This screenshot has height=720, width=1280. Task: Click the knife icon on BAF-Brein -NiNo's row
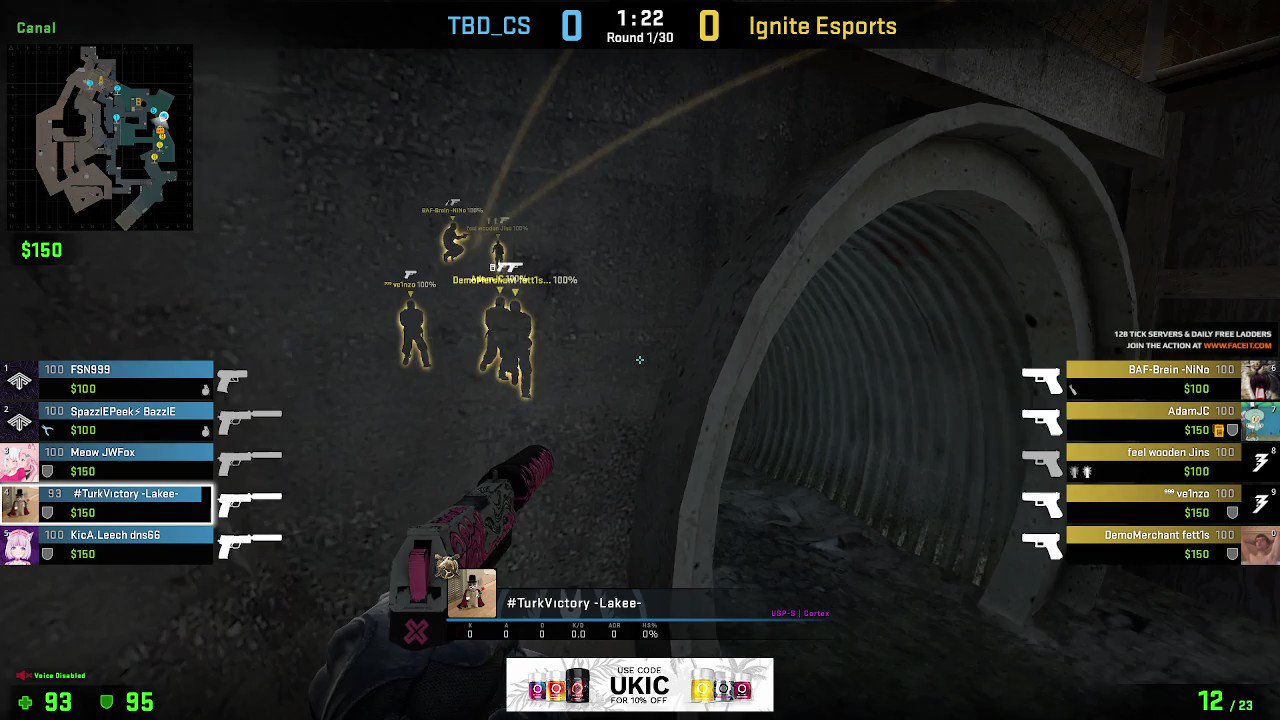click(x=1074, y=389)
